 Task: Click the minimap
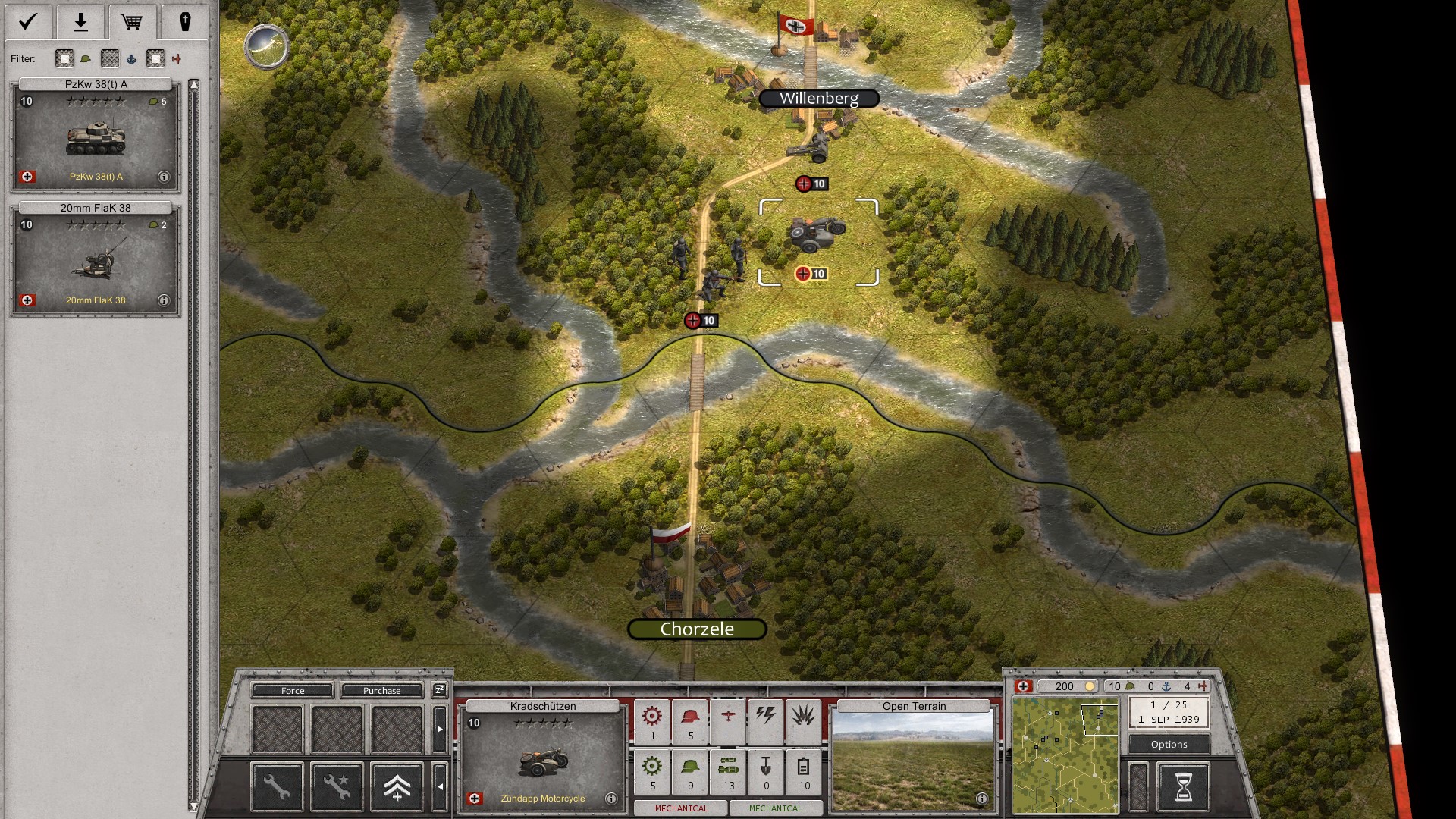click(x=1065, y=755)
